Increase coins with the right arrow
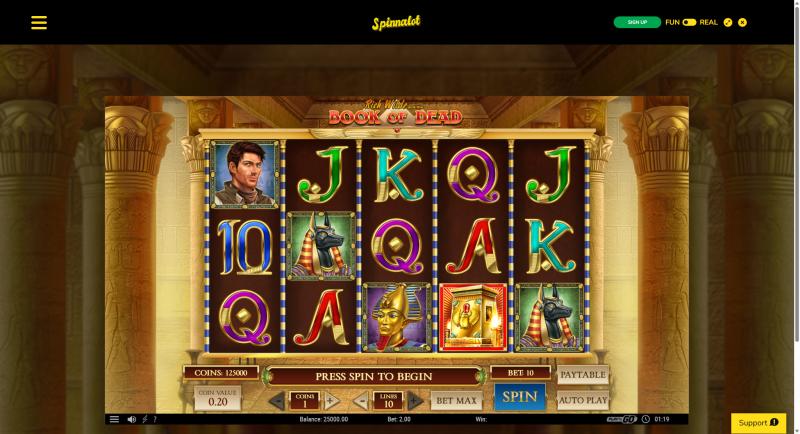 pos(333,401)
